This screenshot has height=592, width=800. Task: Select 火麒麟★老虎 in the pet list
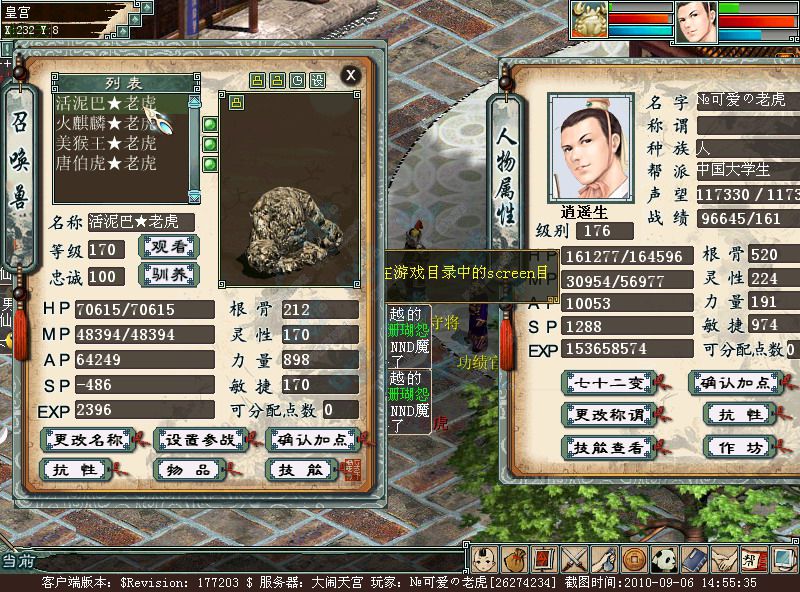[x=106, y=123]
